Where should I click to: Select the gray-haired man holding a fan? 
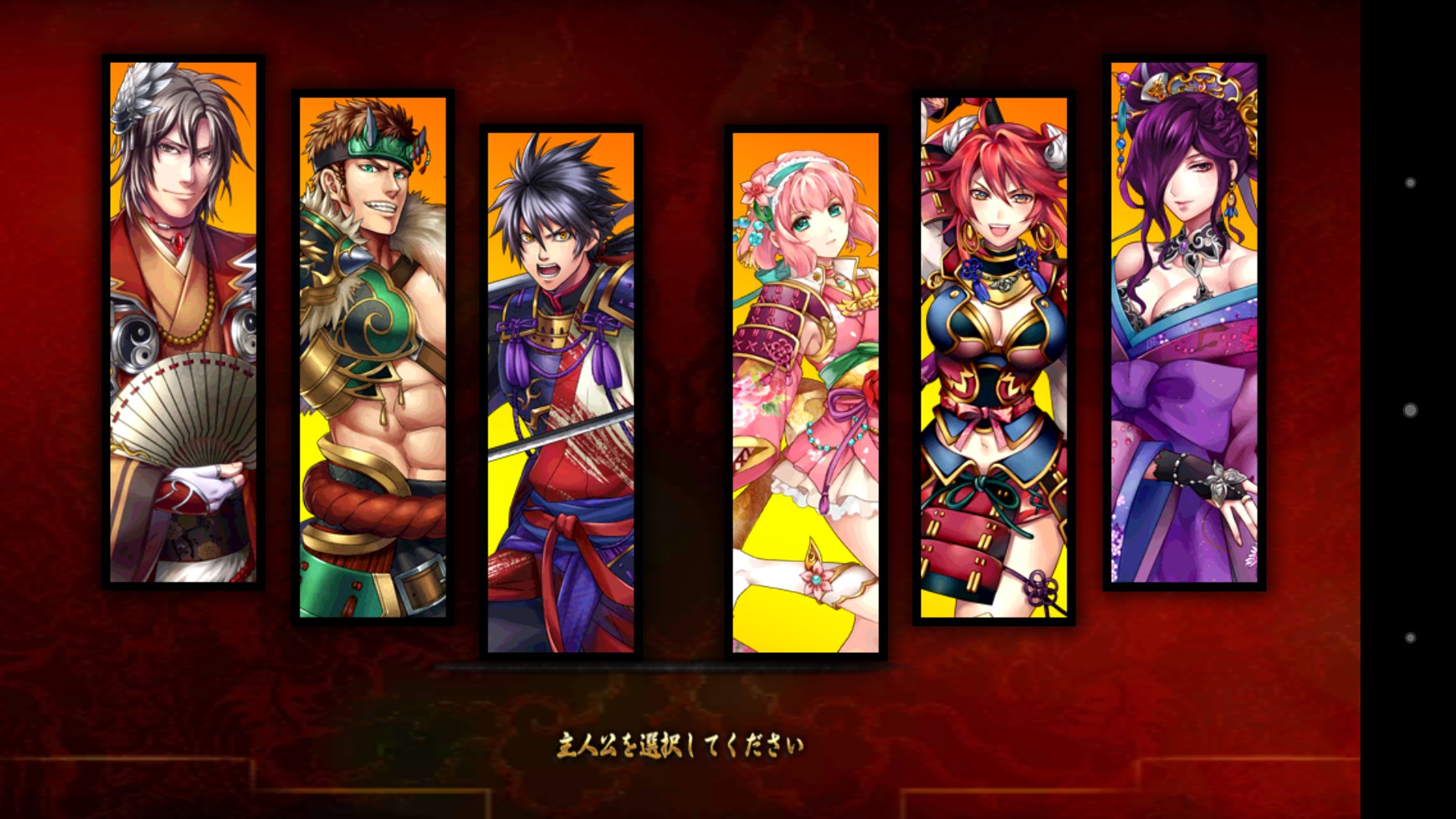(x=183, y=322)
